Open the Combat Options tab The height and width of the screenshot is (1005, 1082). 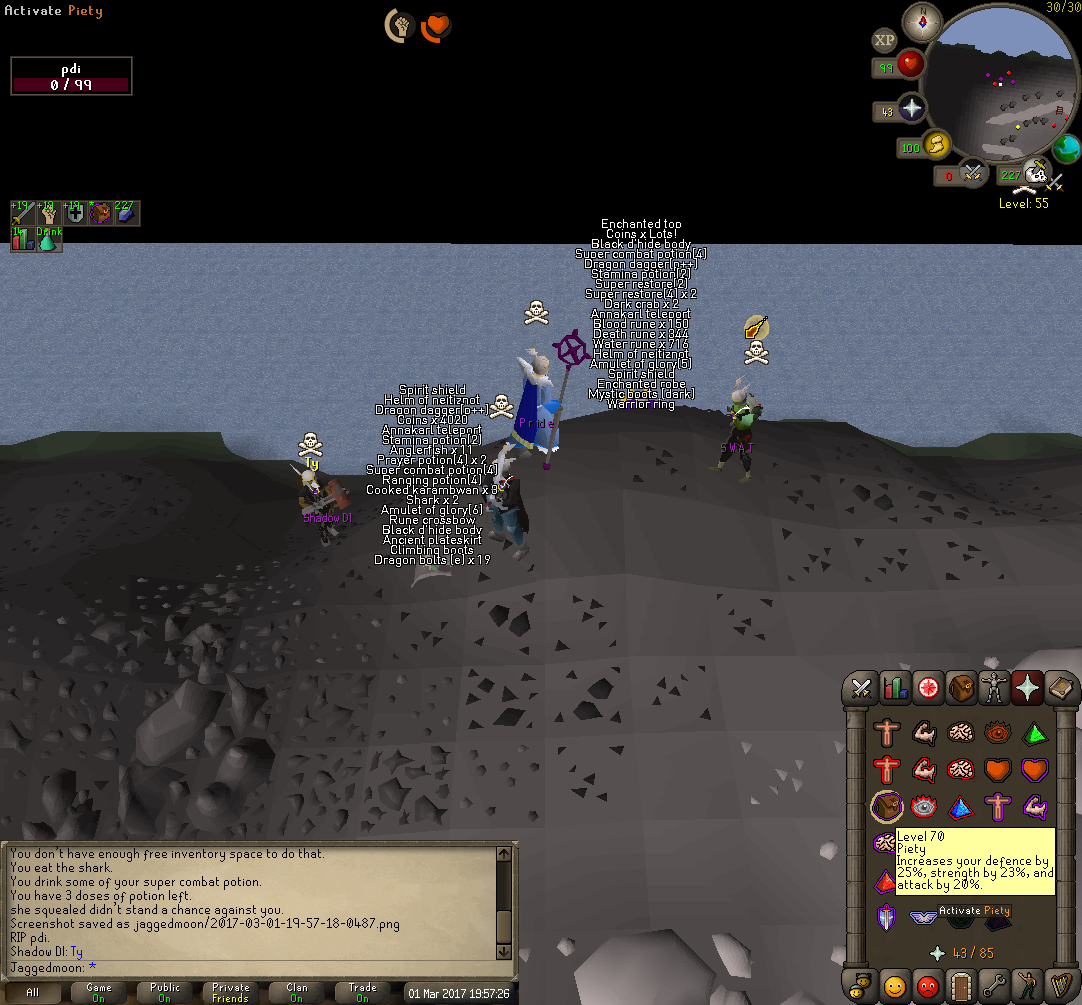click(861, 688)
